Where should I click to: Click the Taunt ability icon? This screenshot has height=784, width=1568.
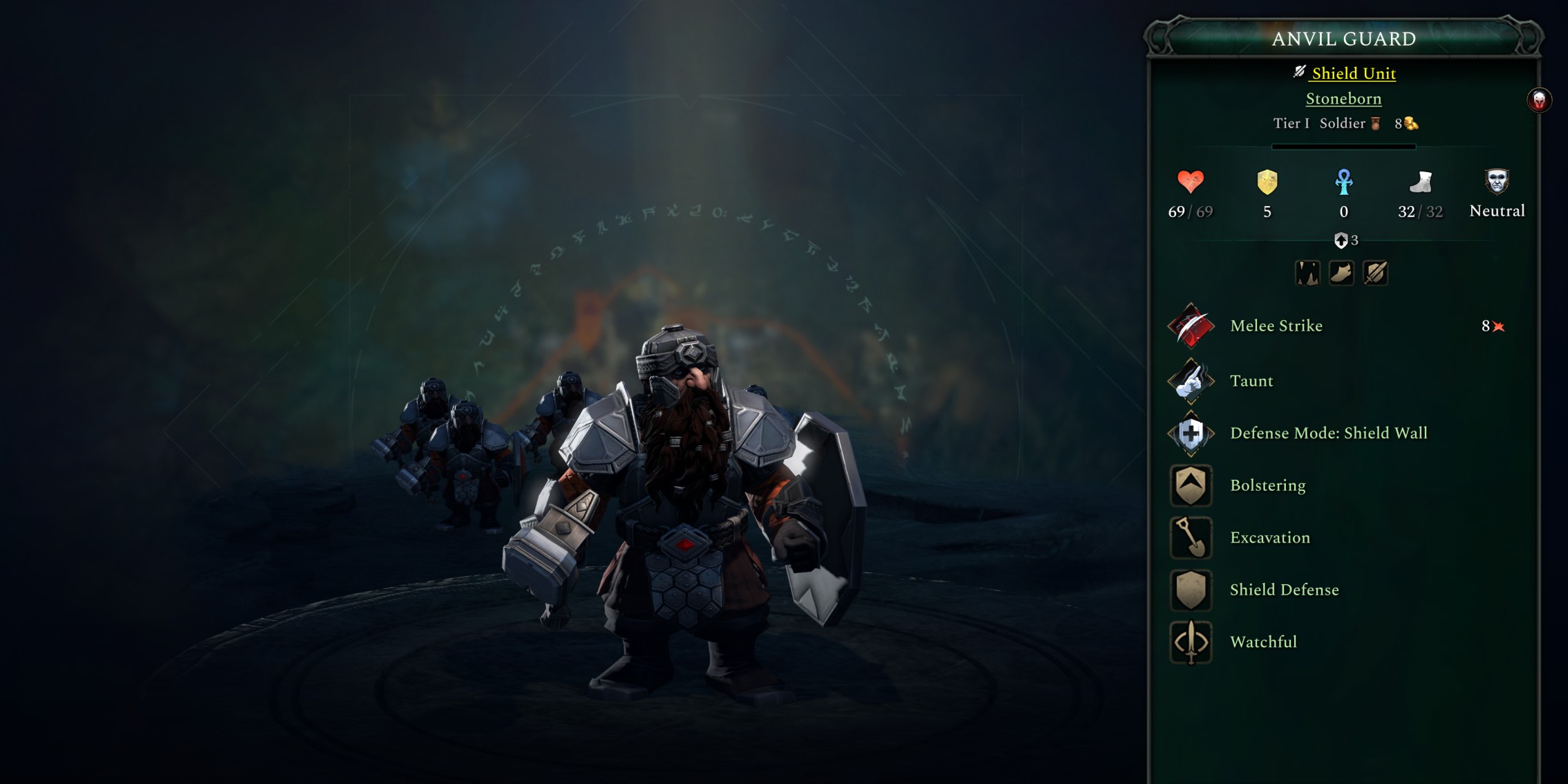(x=1191, y=381)
